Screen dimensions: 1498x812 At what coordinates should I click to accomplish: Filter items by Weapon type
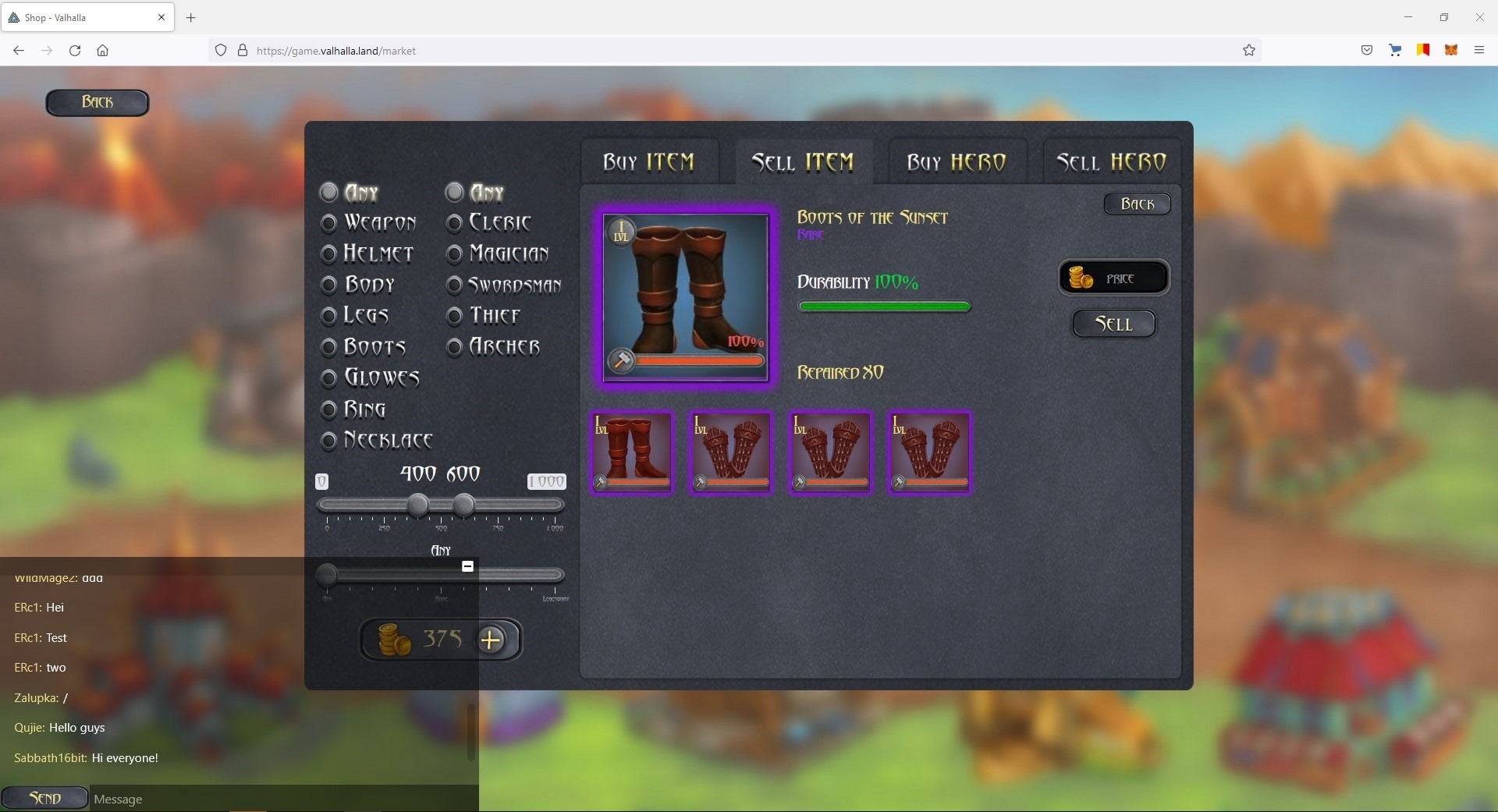[329, 223]
